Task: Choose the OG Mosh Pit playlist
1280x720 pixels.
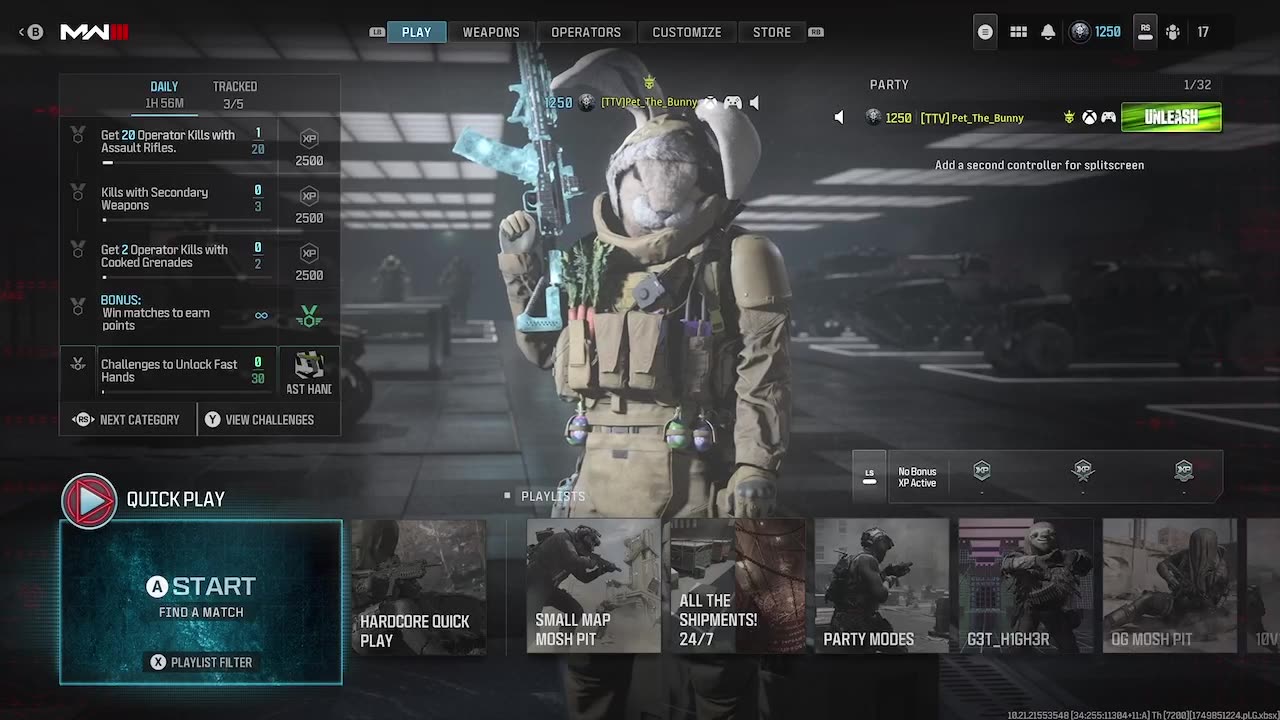Action: 1169,586
